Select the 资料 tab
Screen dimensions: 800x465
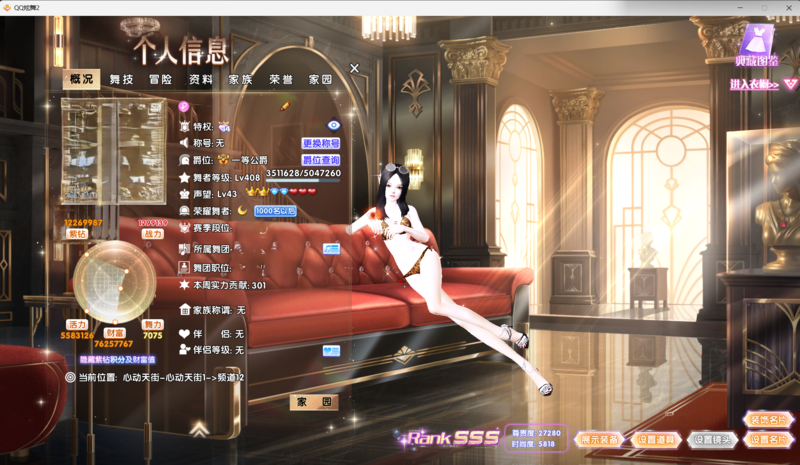200,79
